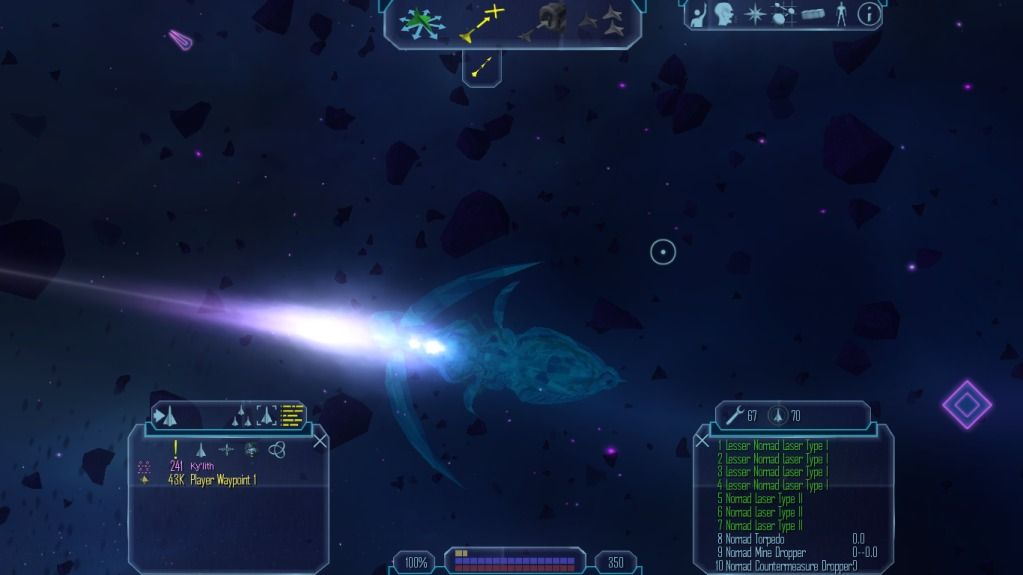Switch to the bracketed ship target tab
The image size is (1023, 575).
pos(266,414)
